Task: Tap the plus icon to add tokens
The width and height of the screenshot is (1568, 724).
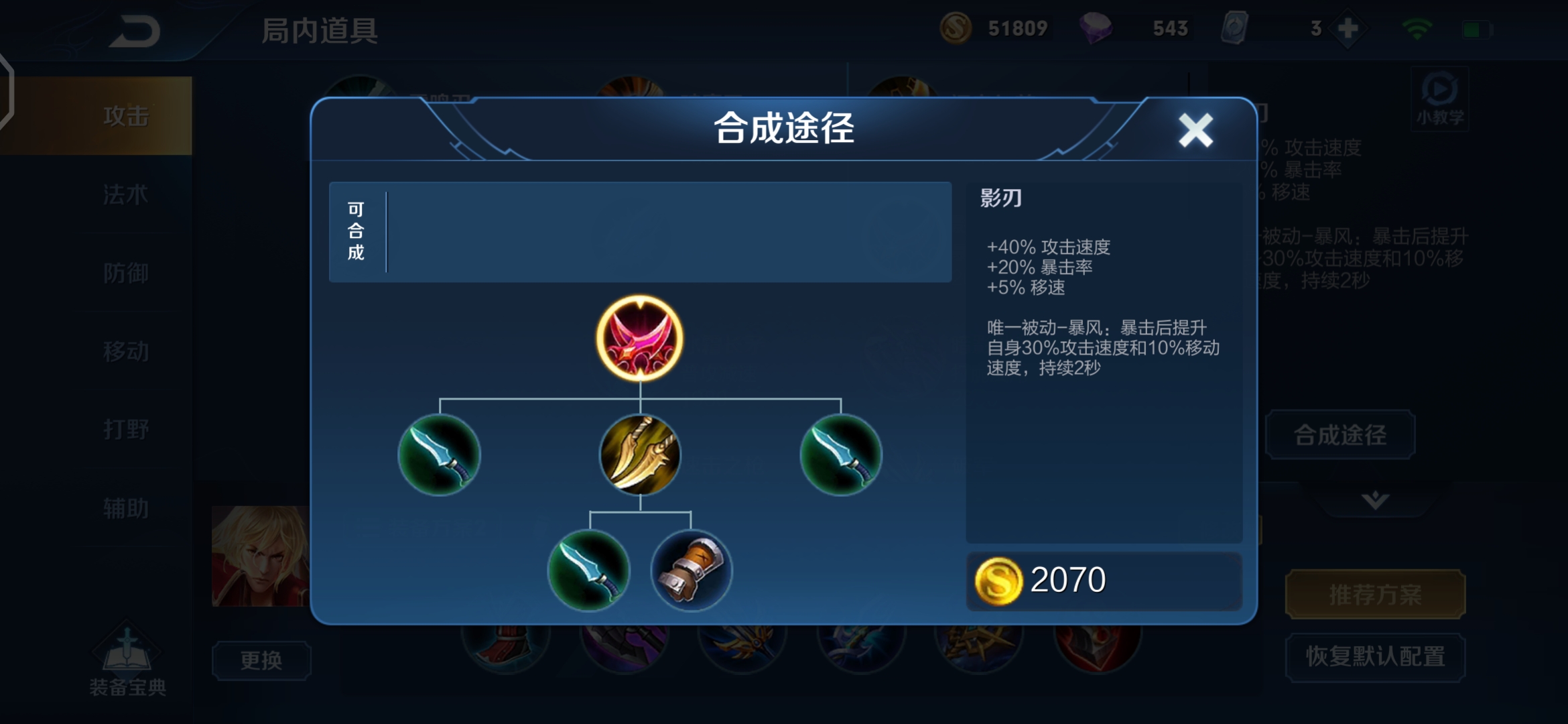Action: 1346,28
